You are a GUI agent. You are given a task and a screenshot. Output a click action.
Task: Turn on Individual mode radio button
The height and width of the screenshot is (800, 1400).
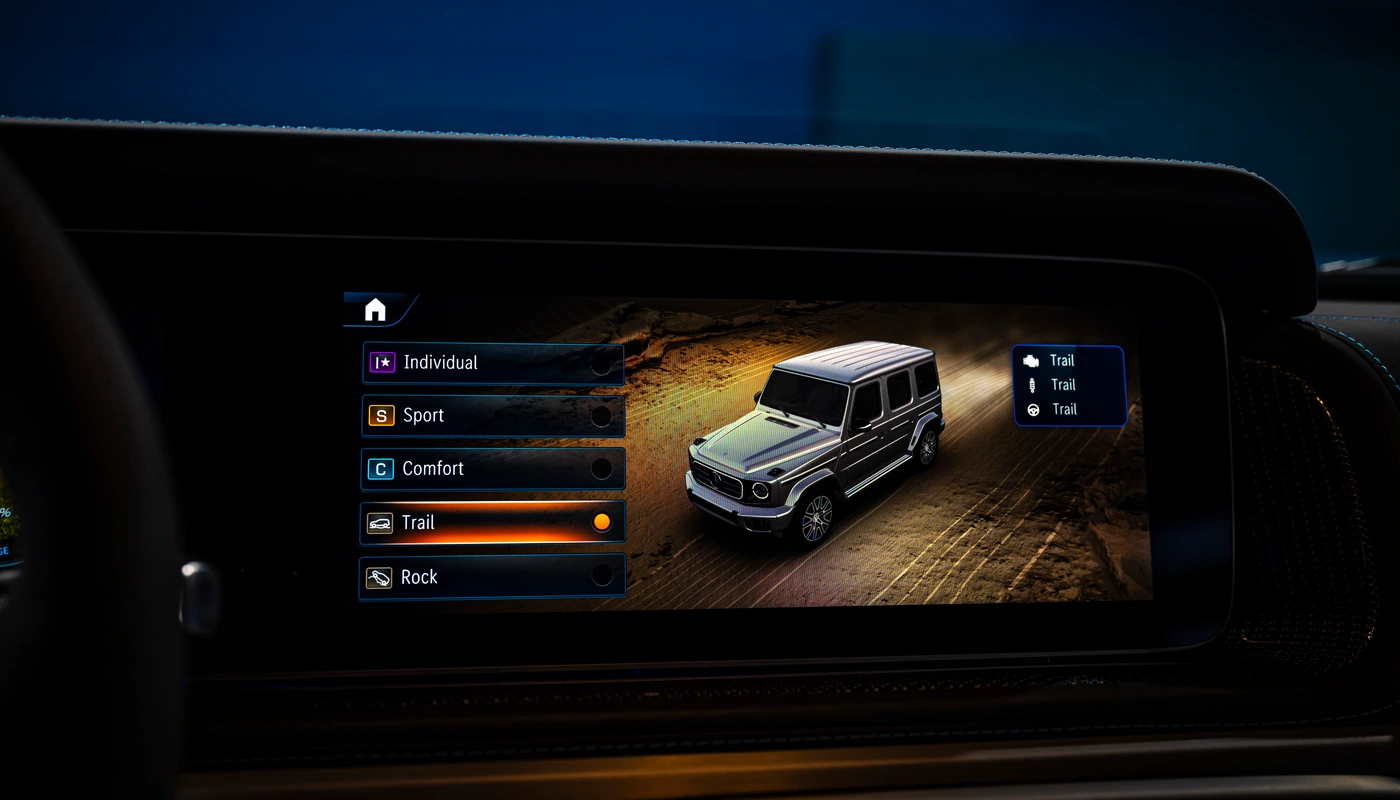pos(602,362)
